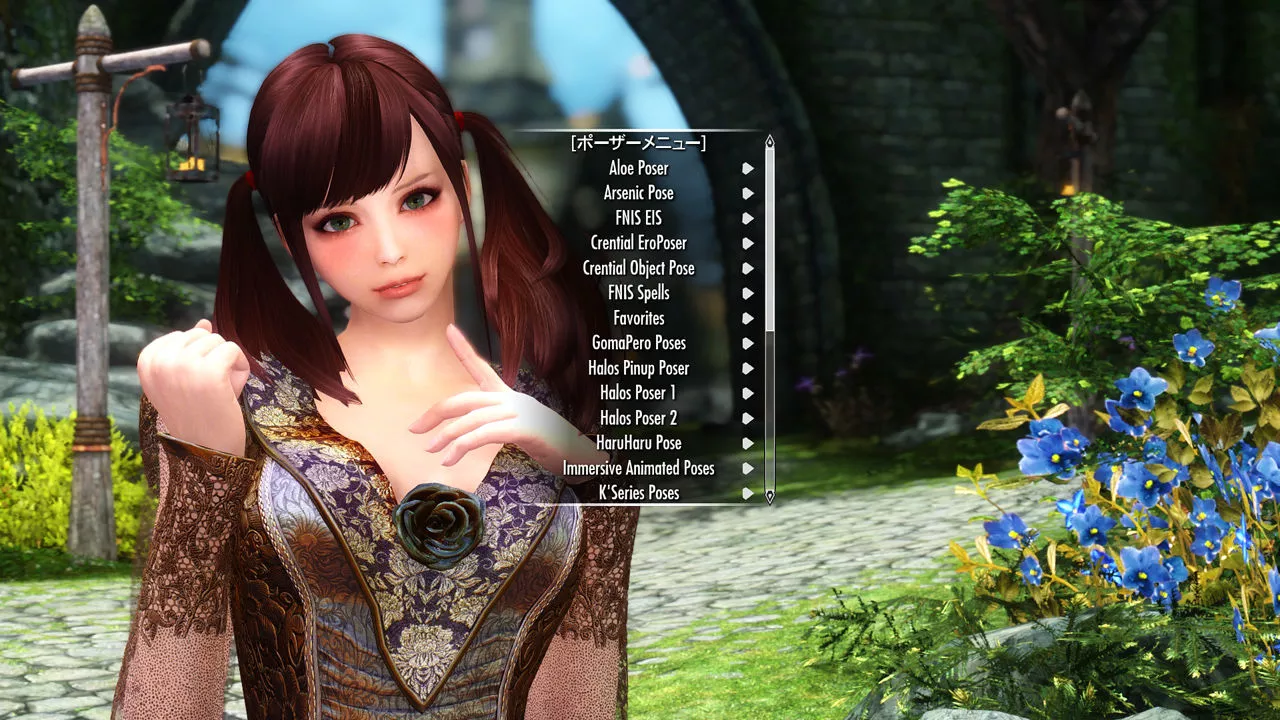The image size is (1280, 720).
Task: Choose FNIS EIS from the list
Action: coord(638,218)
